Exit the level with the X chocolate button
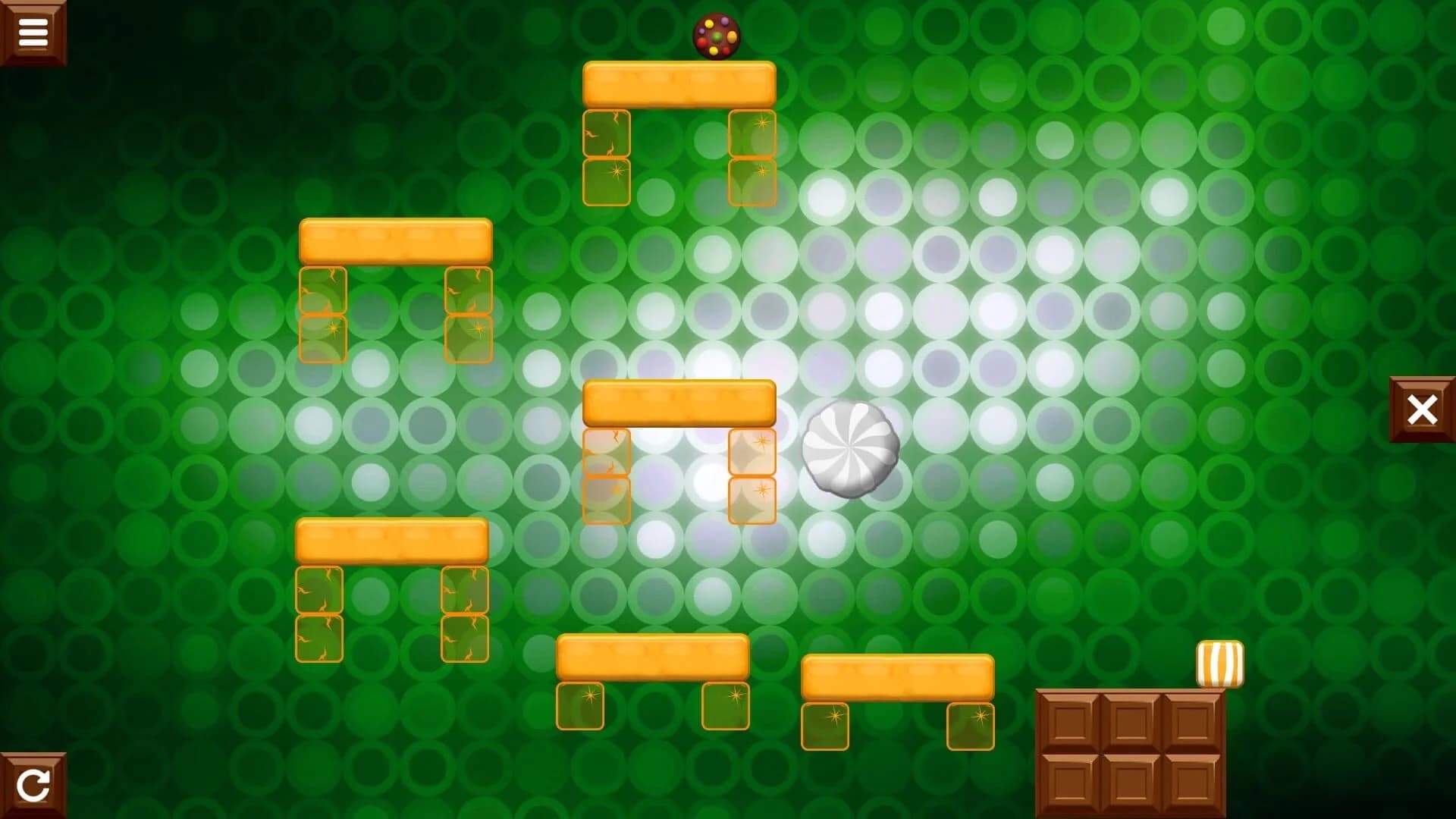The height and width of the screenshot is (819, 1456). click(1423, 410)
